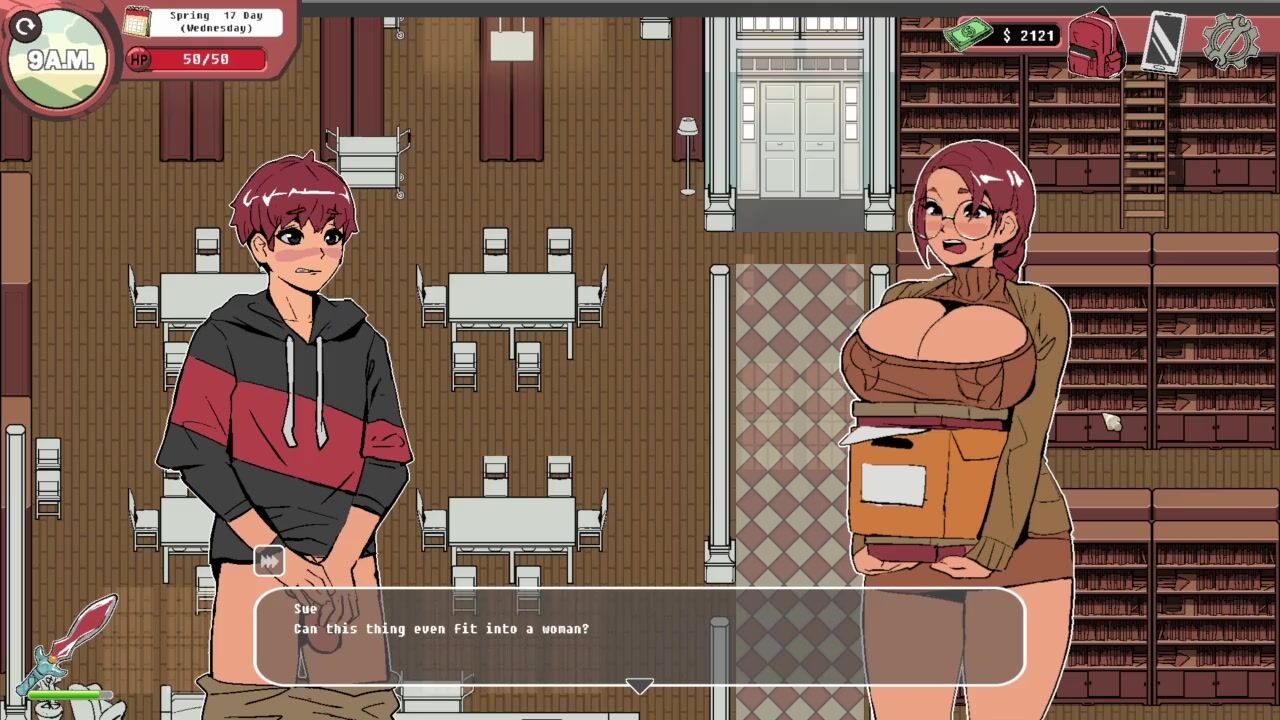Open the red backpack inventory
The height and width of the screenshot is (720, 1280).
coord(1096,42)
